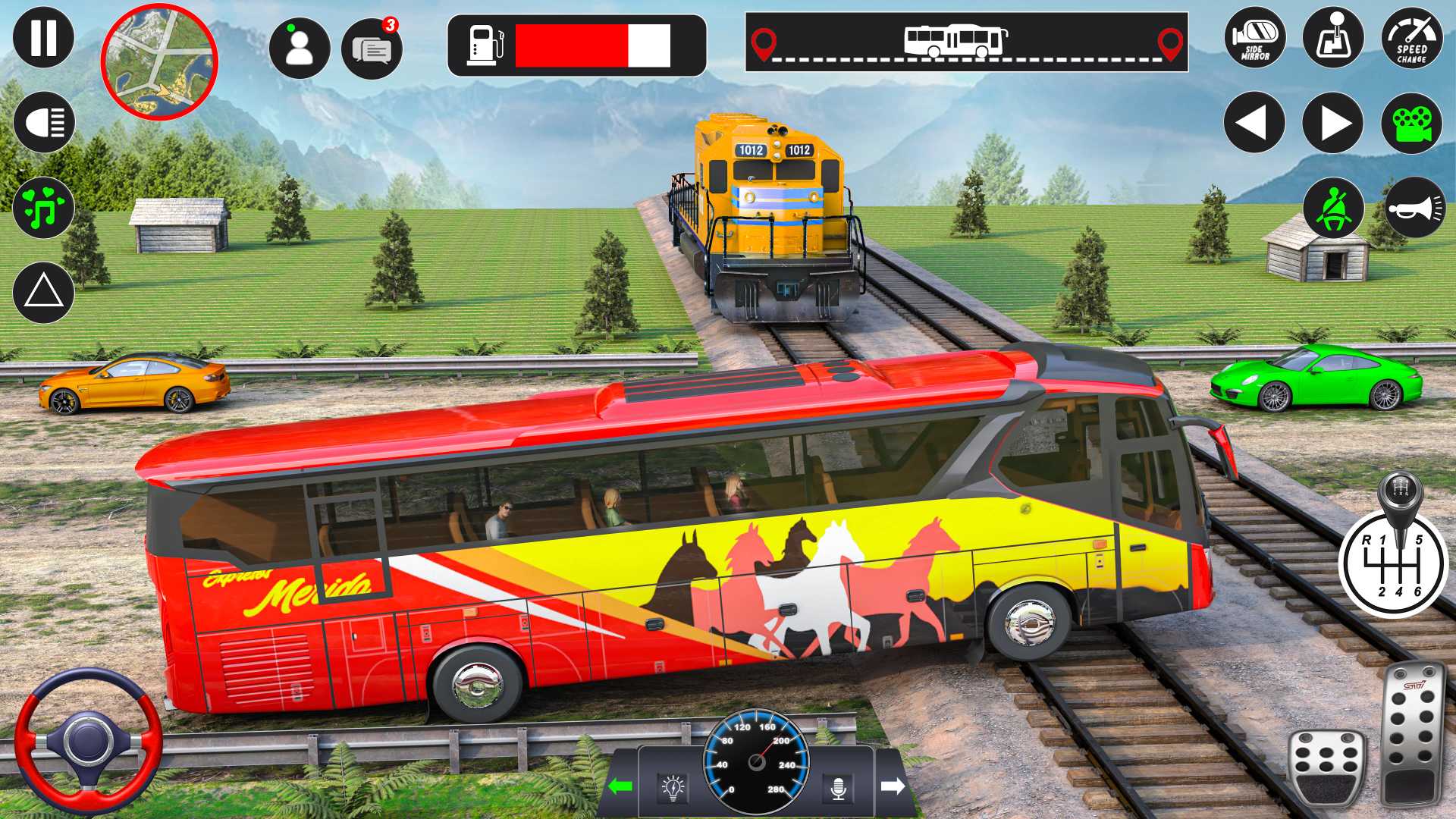Steer with the right arrow button
Screen dimensions: 1456x819
click(x=1333, y=123)
